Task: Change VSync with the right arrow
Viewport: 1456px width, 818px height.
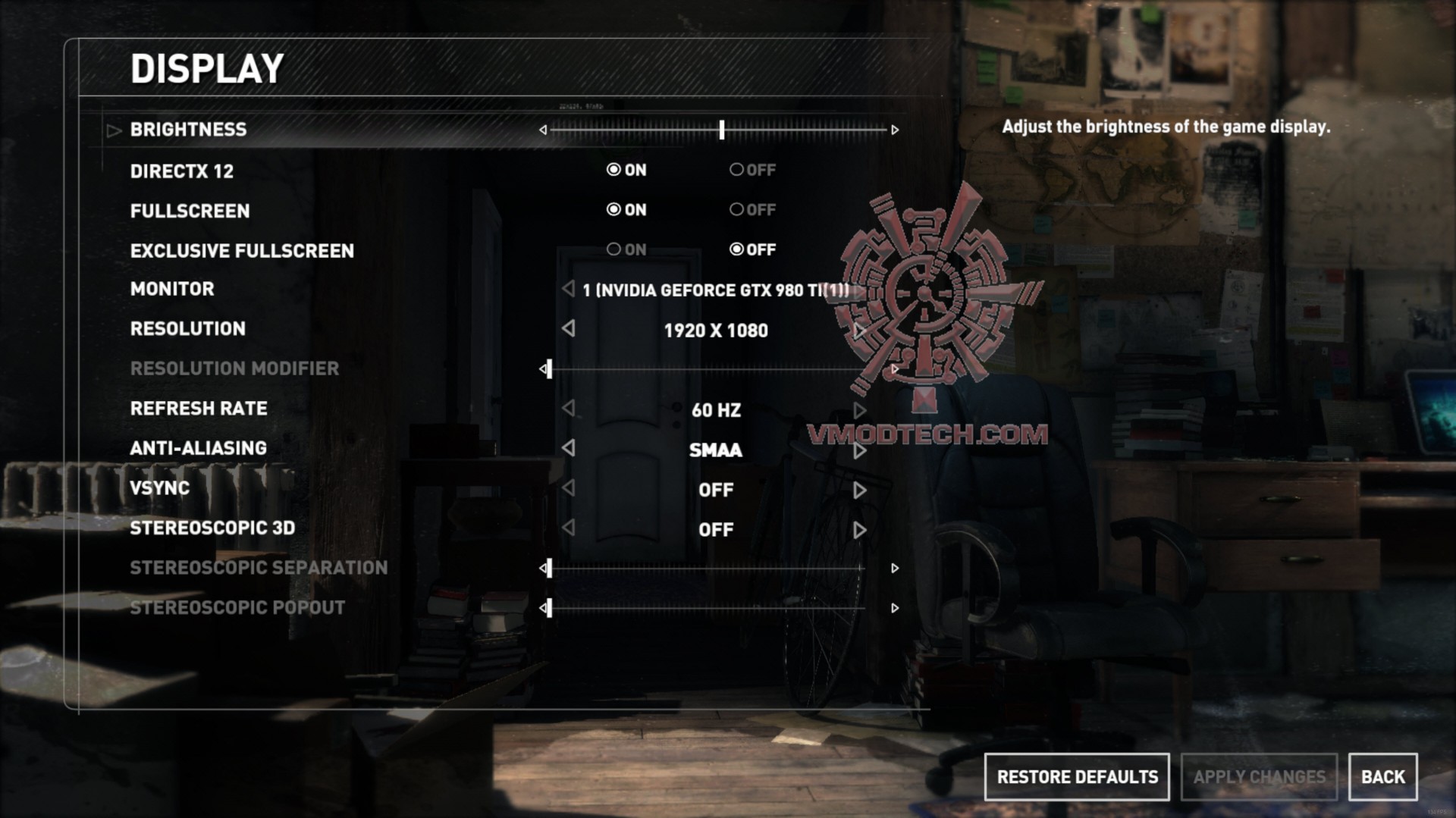Action: (859, 490)
